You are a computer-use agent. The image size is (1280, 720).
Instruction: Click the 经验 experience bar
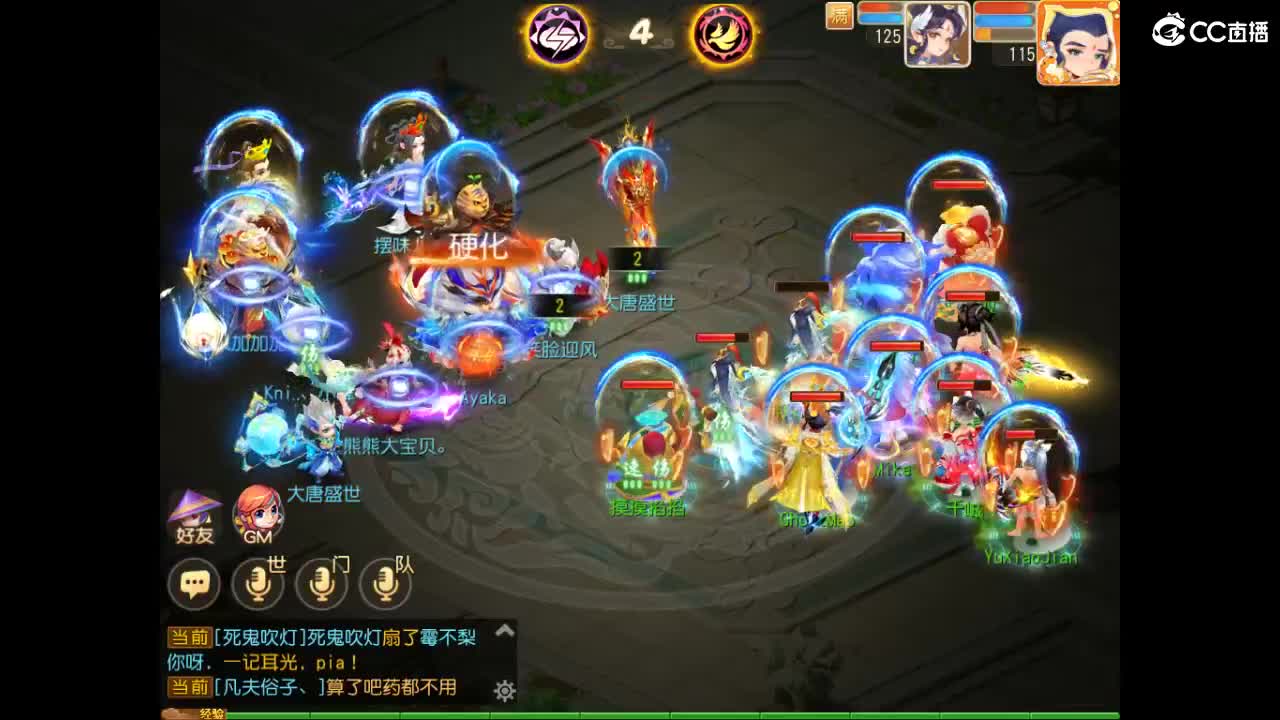(x=210, y=716)
